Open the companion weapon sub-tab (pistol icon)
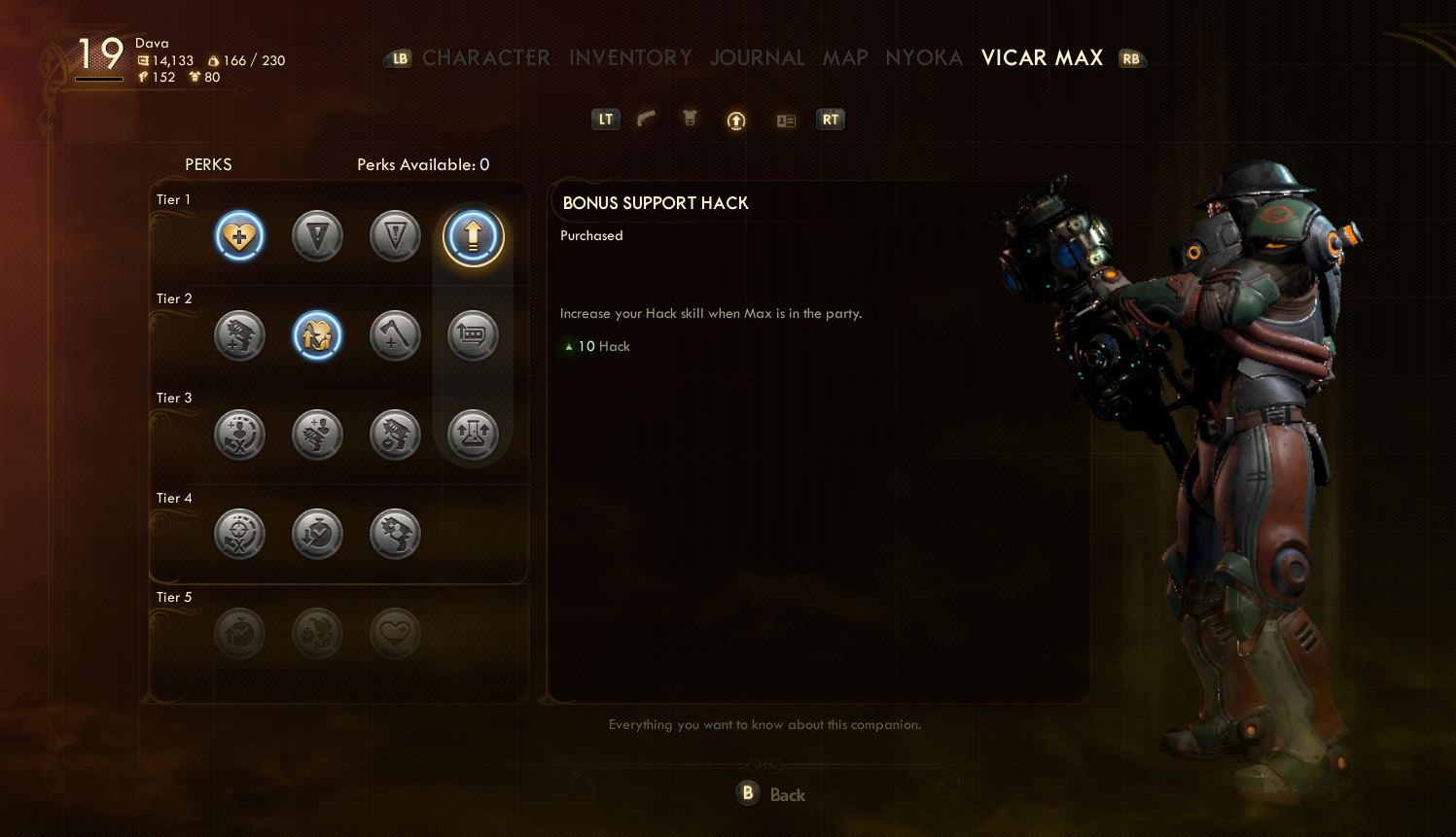The height and width of the screenshot is (837, 1456). (x=647, y=120)
